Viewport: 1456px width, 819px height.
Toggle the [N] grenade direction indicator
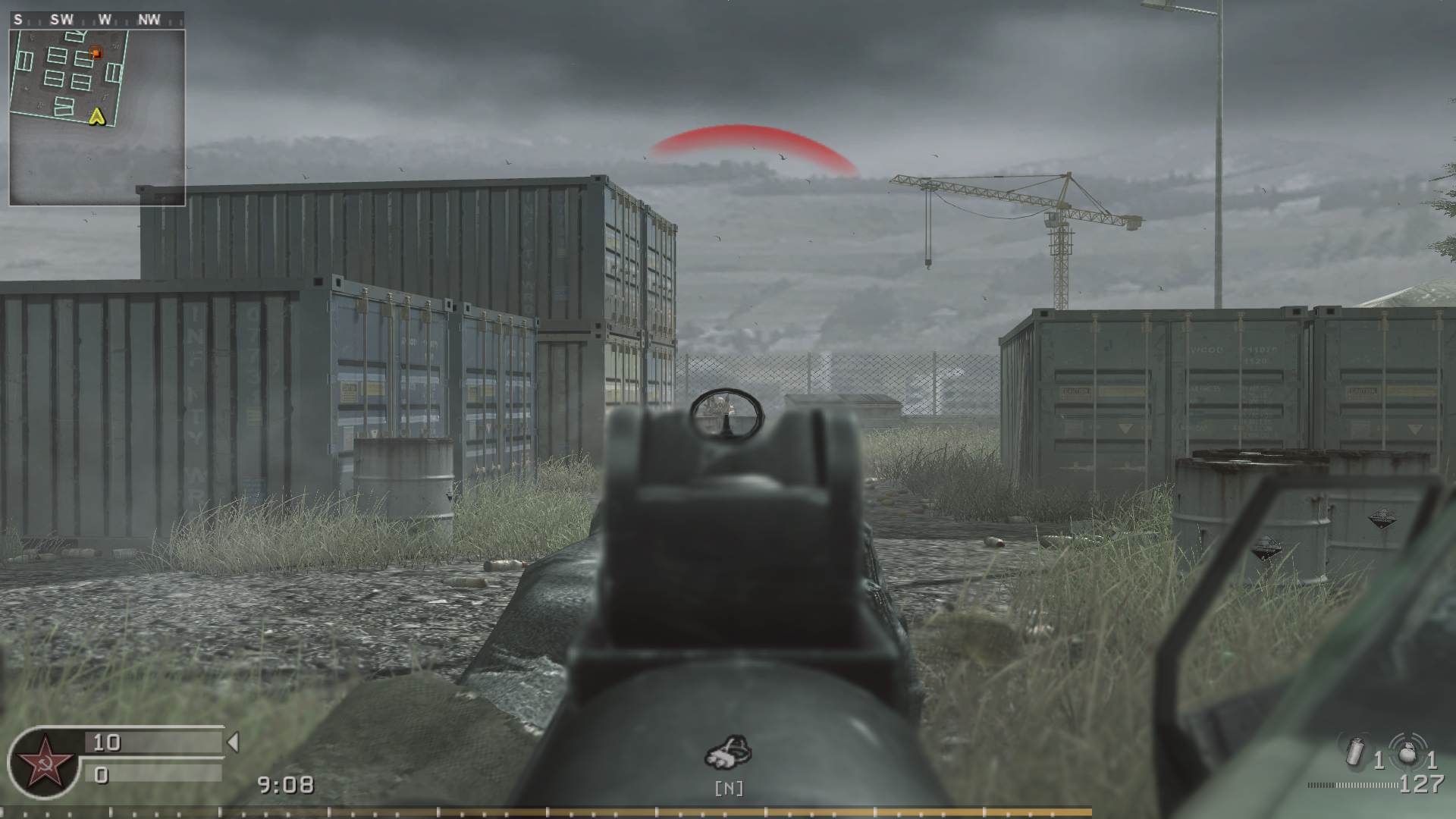click(x=730, y=789)
